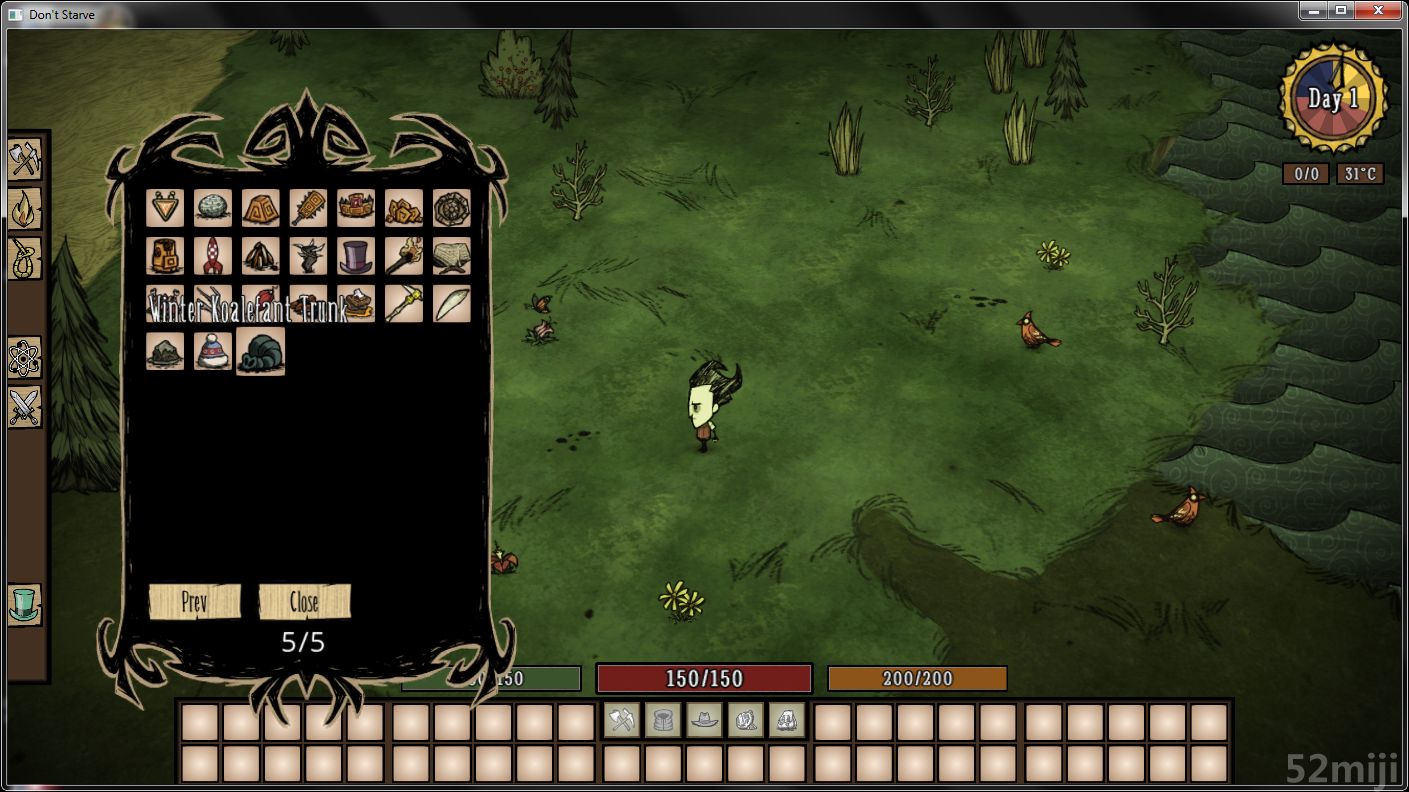Select the Winter Koalefant Trunk item
This screenshot has width=1409, height=792.
click(261, 352)
